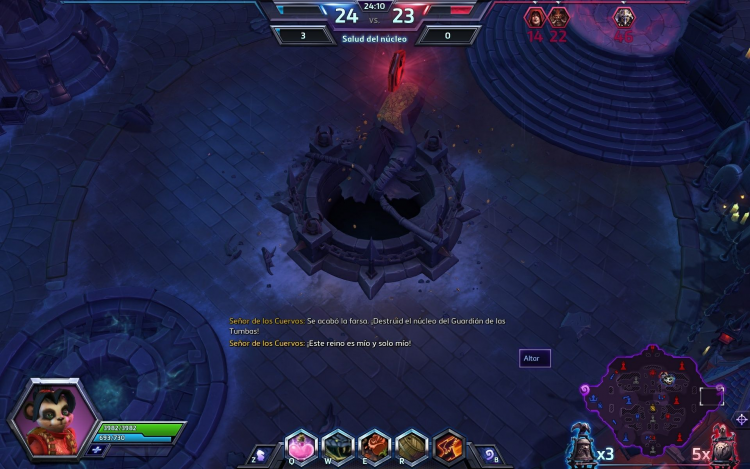Click the Altar tooltip label
The height and width of the screenshot is (469, 750).
(534, 358)
